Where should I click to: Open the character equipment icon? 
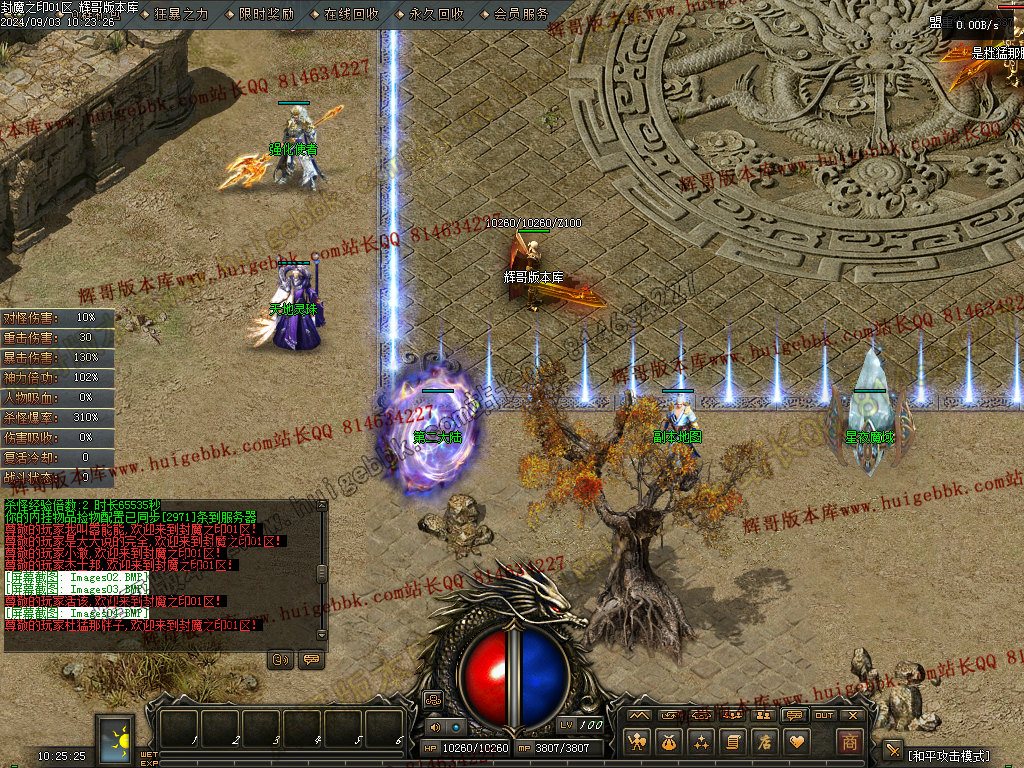pos(638,742)
